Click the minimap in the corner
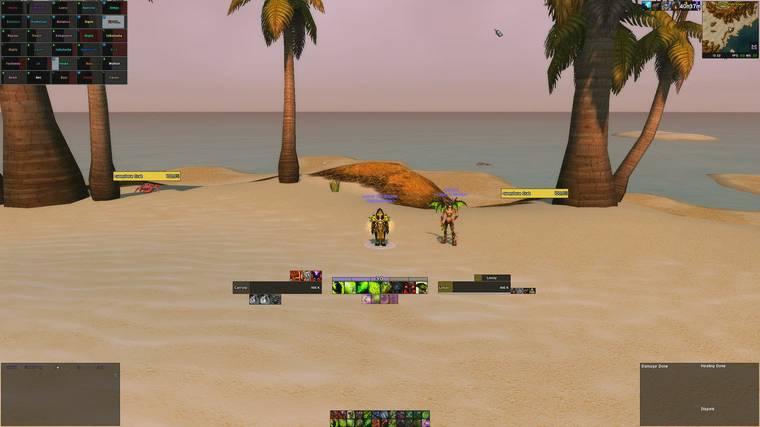This screenshot has height=427, width=760. tap(730, 29)
